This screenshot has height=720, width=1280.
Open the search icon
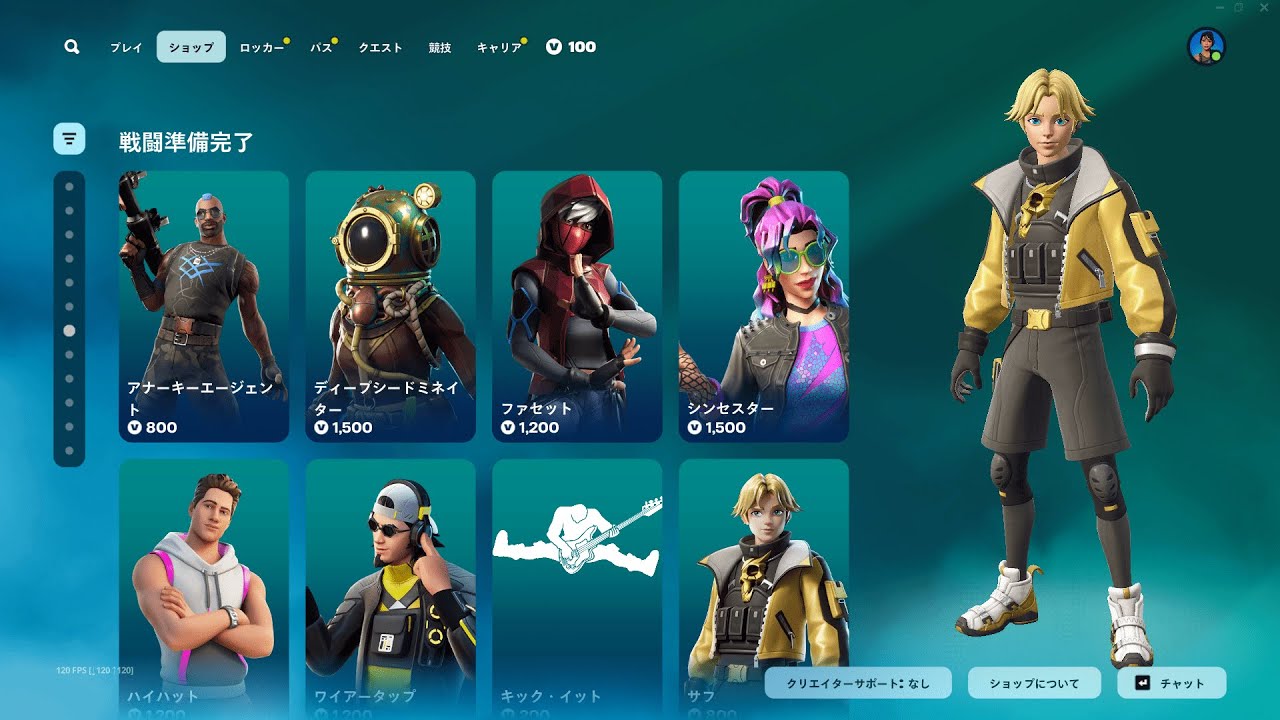[71, 47]
